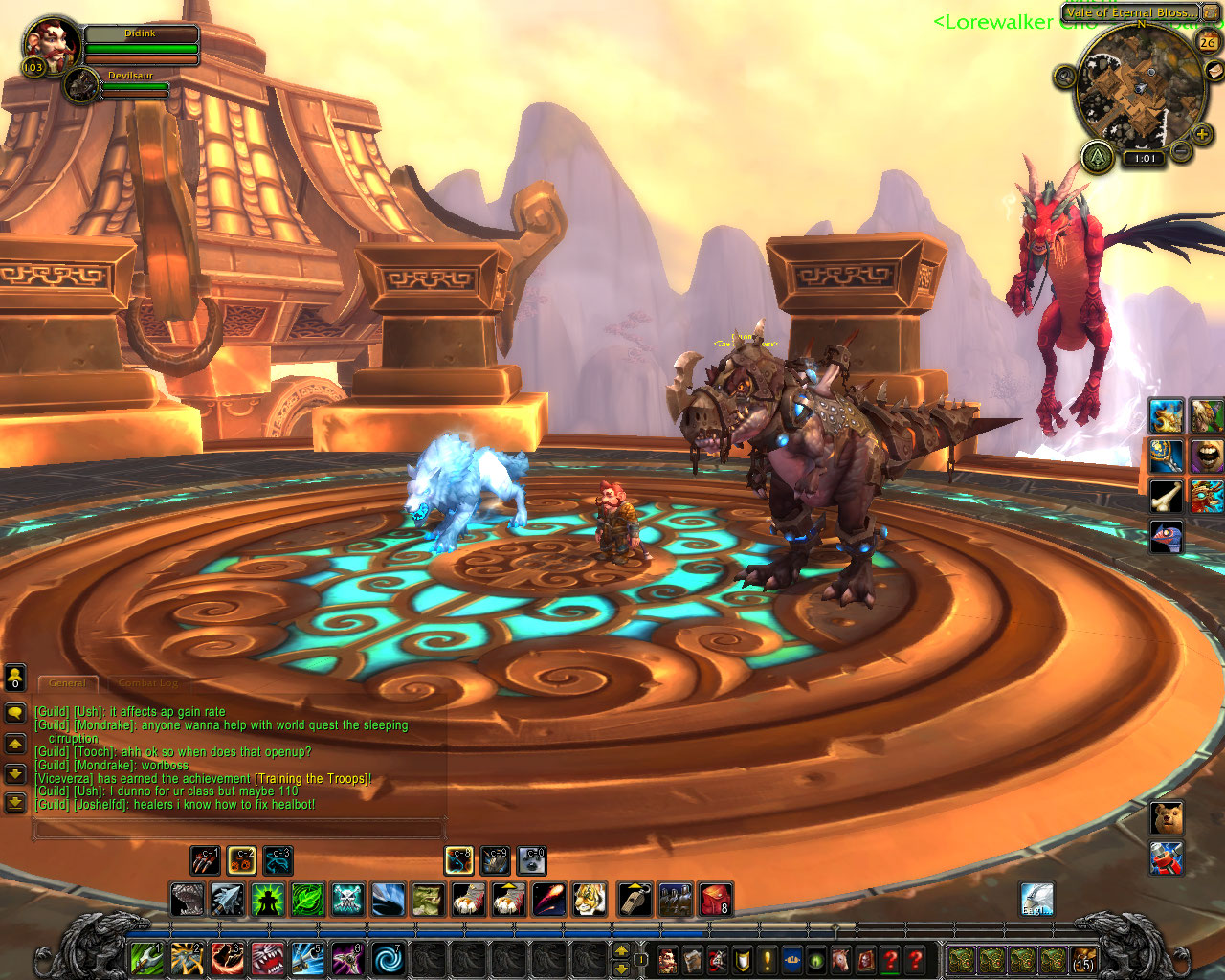
Task: Use the whistle ability icon
Action: (635, 900)
